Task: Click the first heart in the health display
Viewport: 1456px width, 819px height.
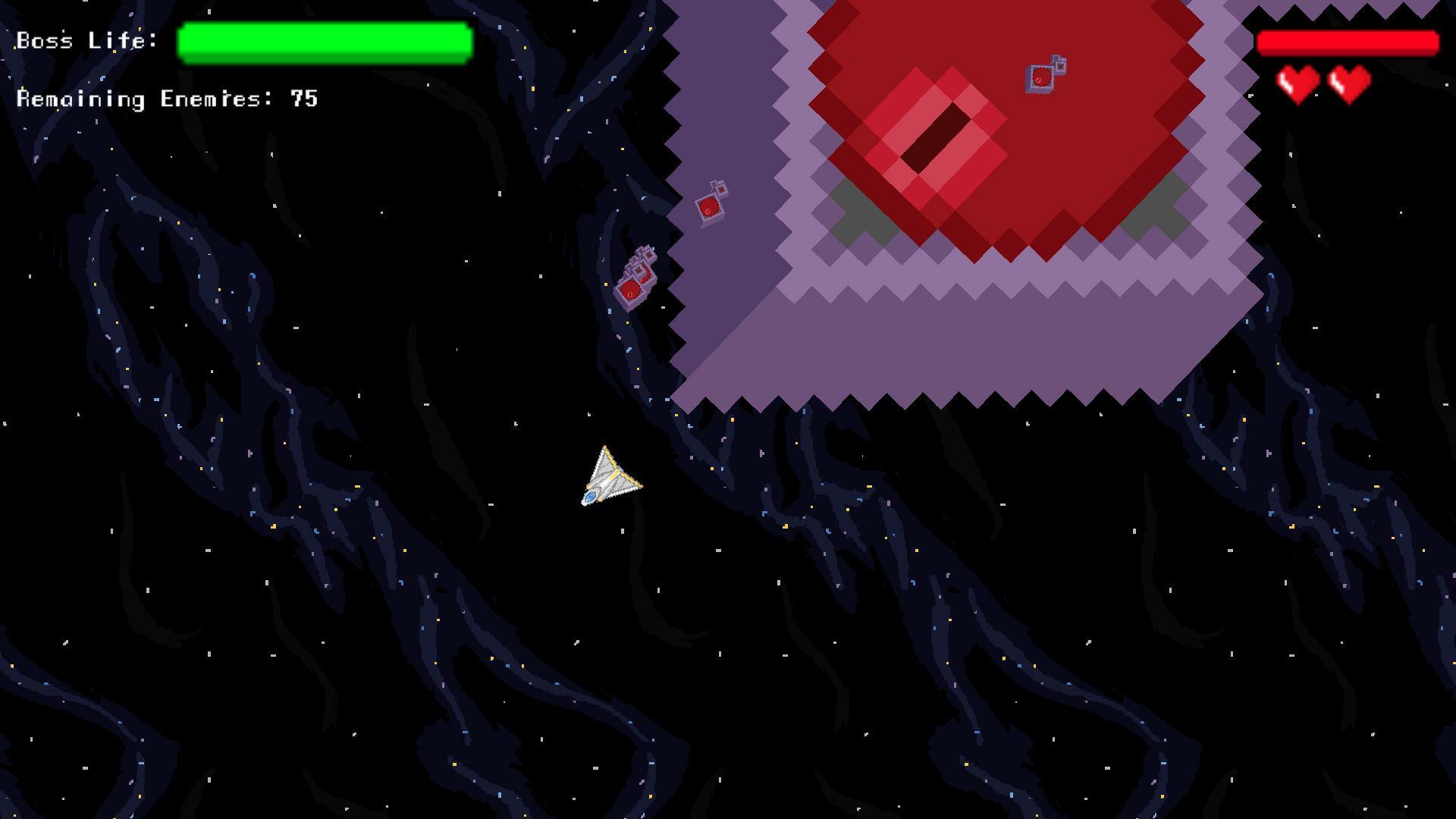Action: 1298,83
